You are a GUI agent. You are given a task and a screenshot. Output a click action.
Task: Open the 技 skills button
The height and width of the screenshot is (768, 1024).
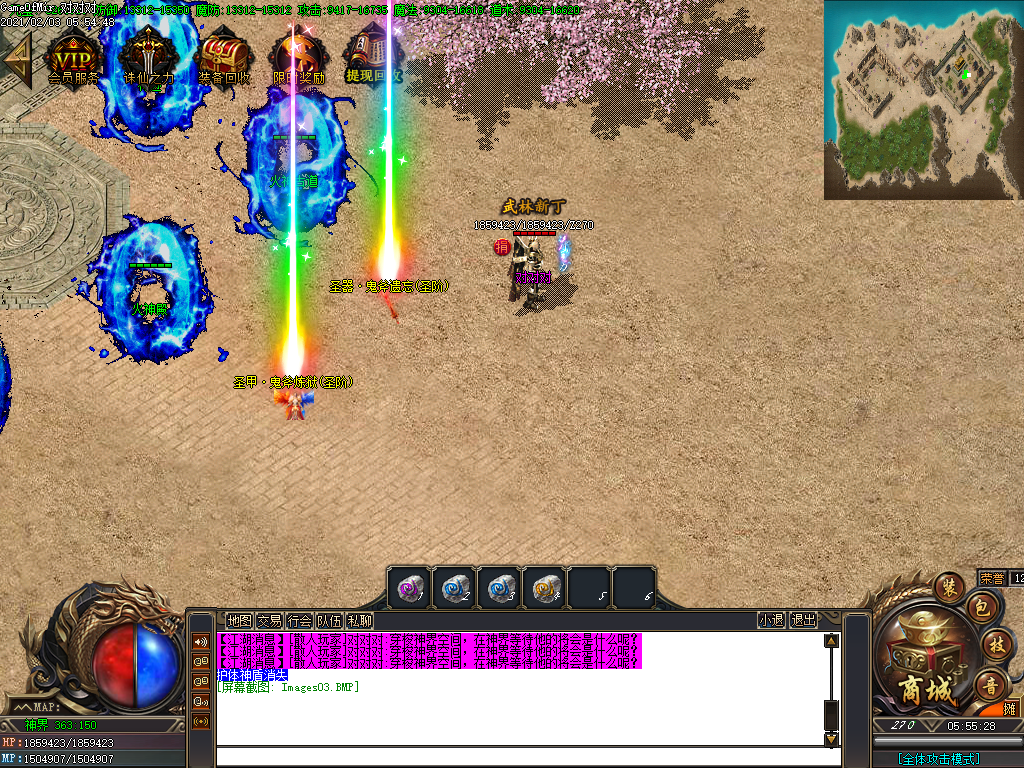(x=994, y=643)
